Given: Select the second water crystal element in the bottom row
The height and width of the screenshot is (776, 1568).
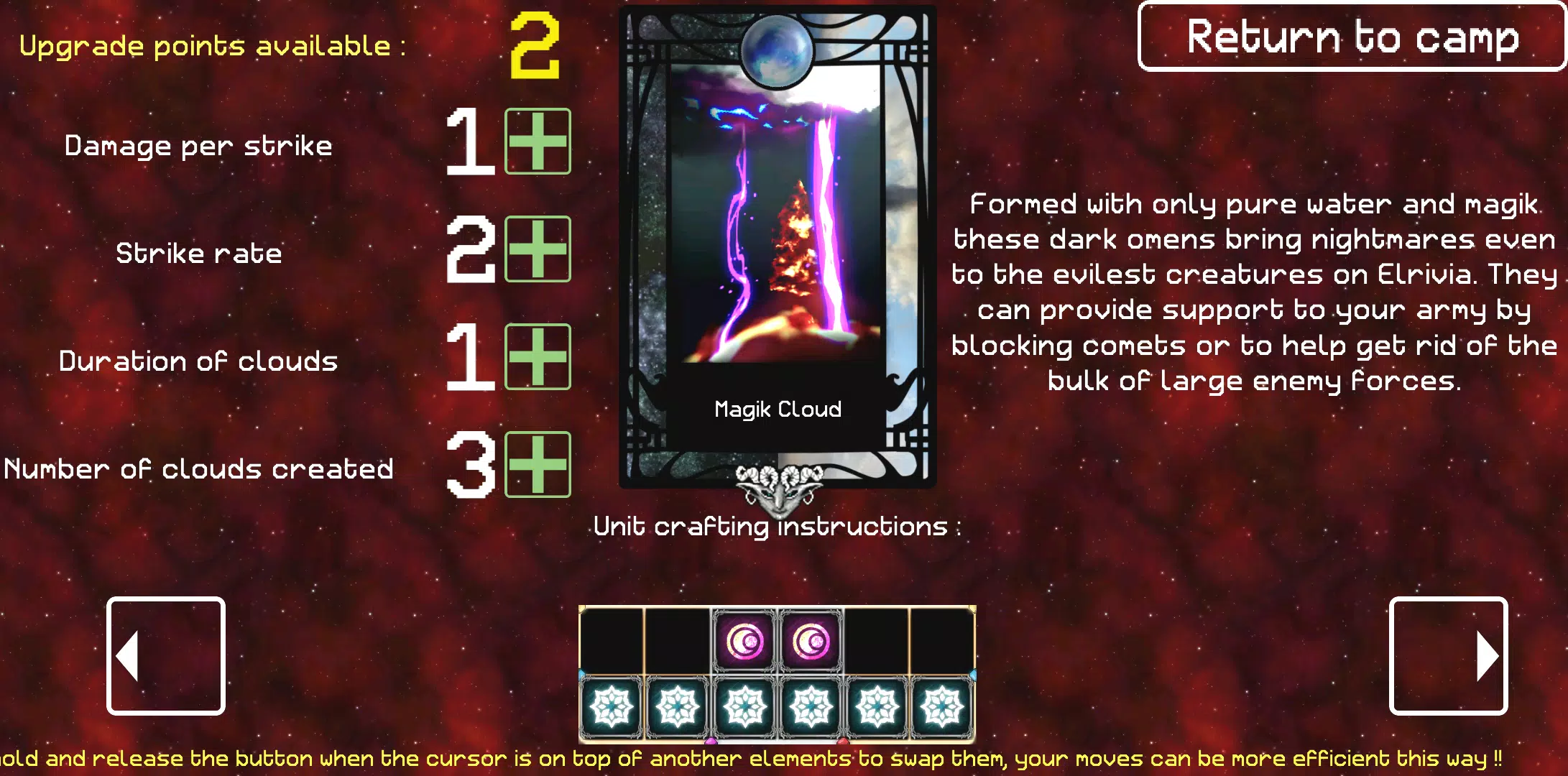Looking at the screenshot, I should 678,707.
